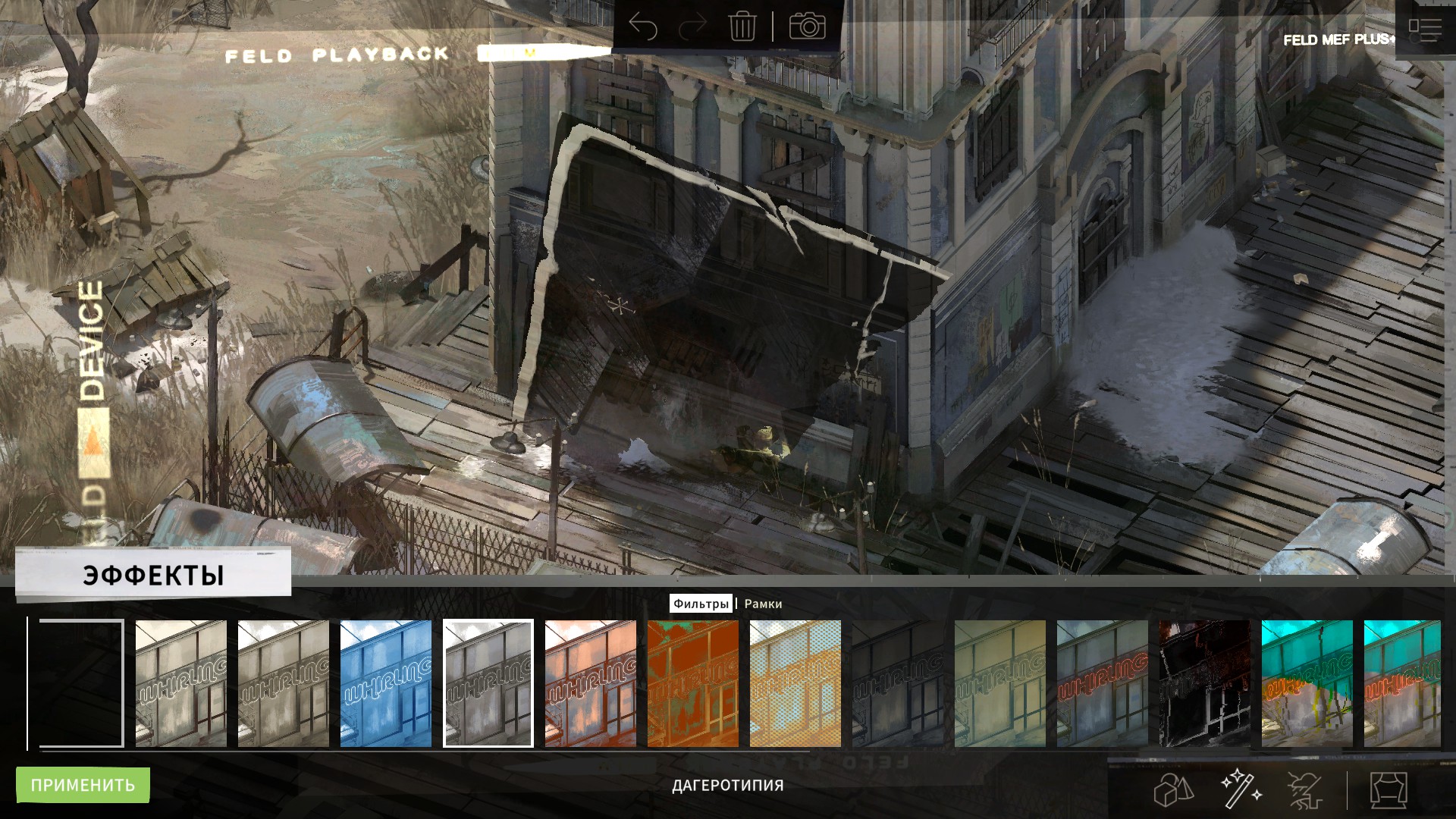Screen dimensions: 1456x819
Task: Redo the undone action
Action: click(x=692, y=27)
